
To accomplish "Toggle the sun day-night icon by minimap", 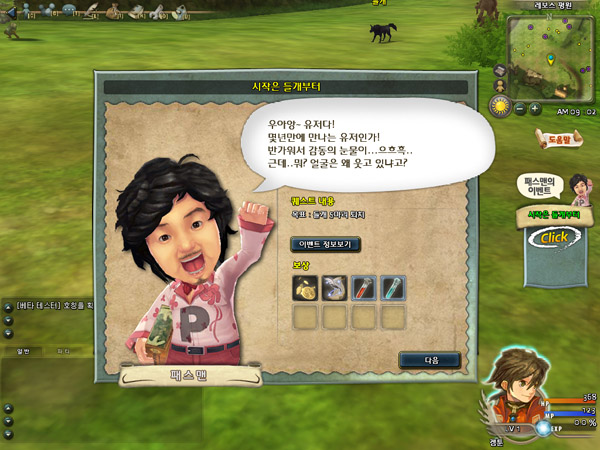I will [501, 105].
